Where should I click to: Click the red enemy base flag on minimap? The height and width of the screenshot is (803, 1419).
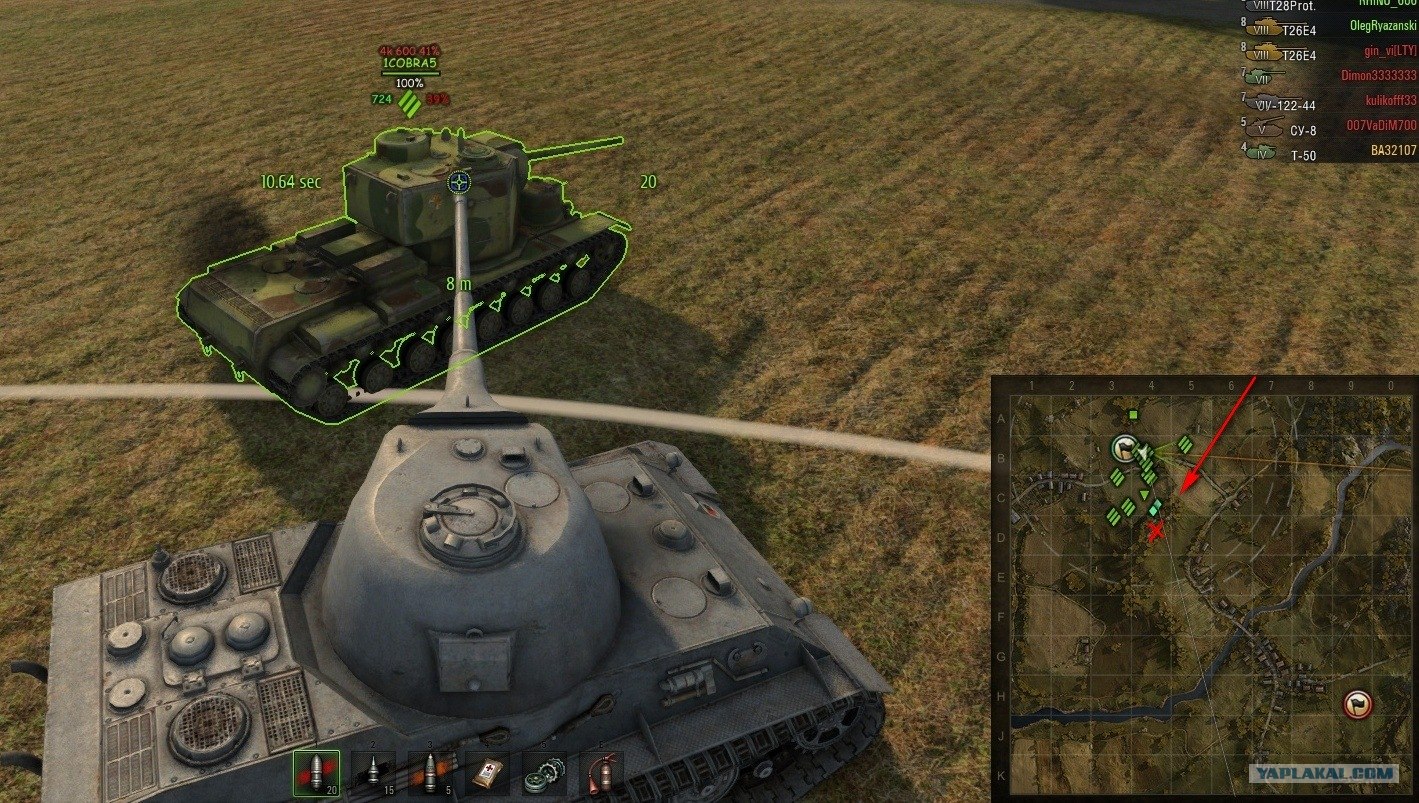click(x=1358, y=704)
